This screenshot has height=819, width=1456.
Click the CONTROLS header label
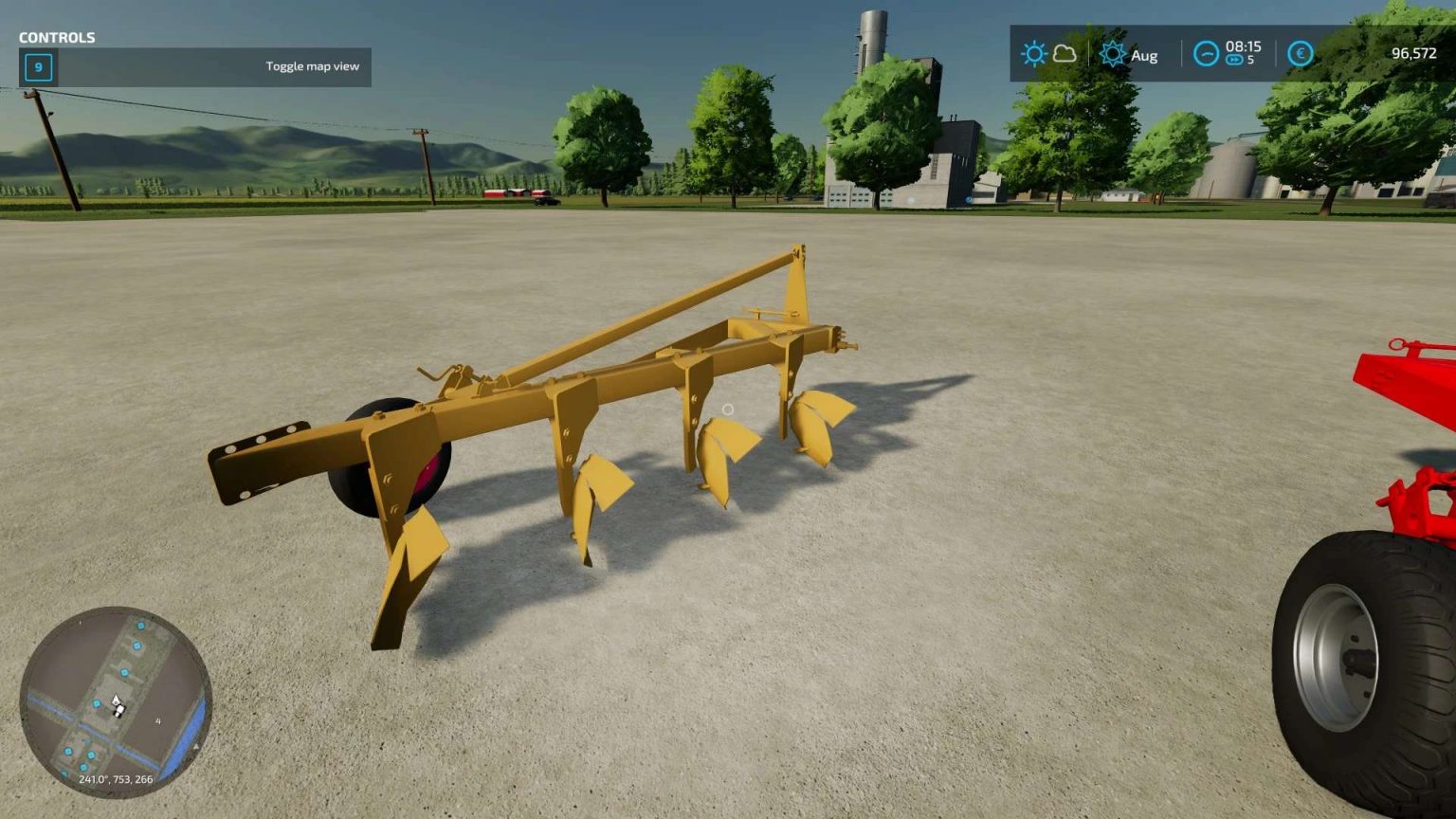coord(59,38)
